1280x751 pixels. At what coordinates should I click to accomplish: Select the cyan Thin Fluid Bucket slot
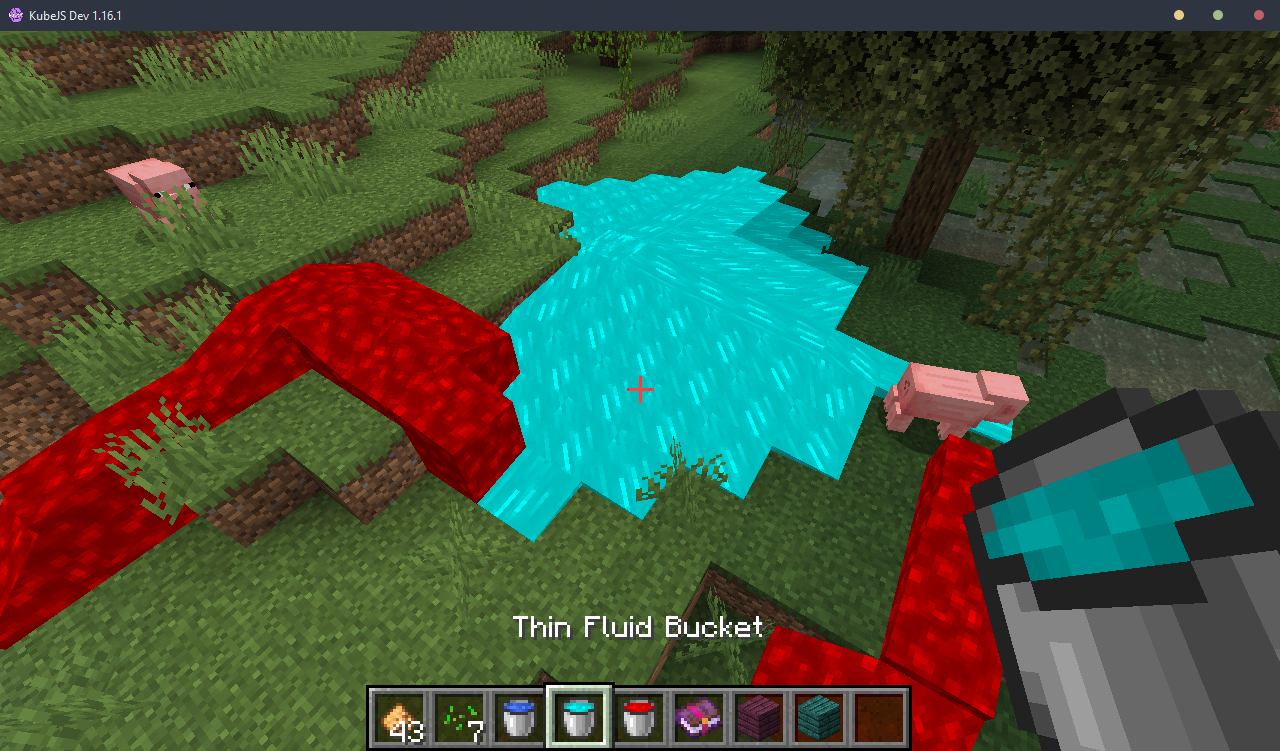[x=579, y=717]
